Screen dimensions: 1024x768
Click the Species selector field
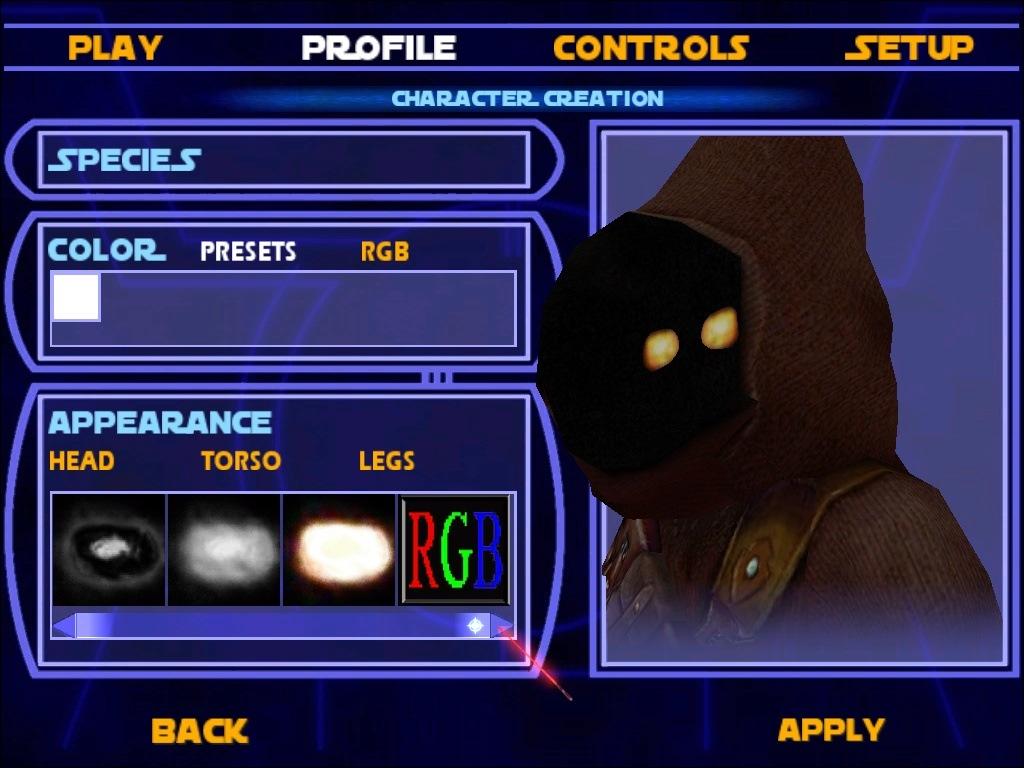coord(283,160)
